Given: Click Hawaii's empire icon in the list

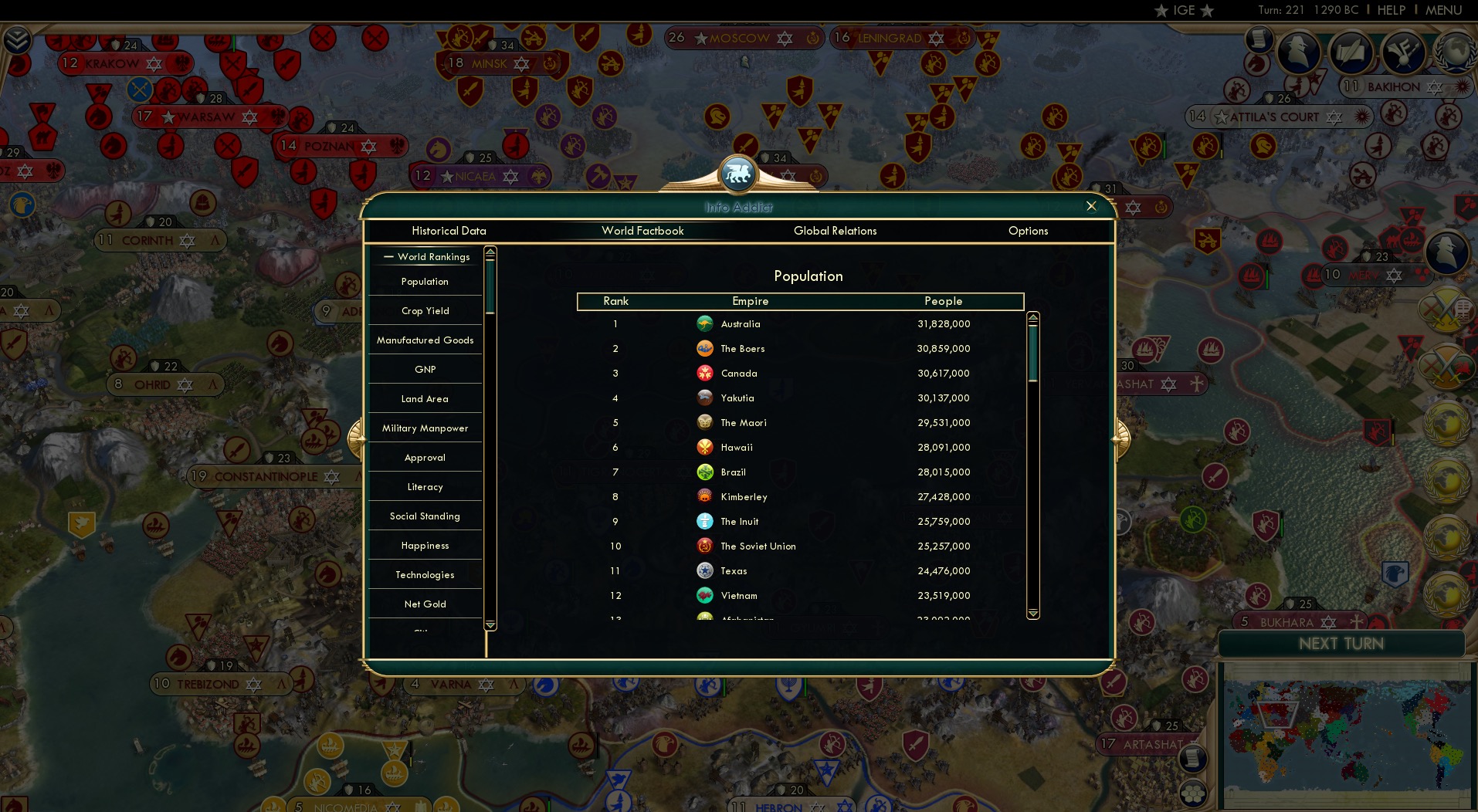Looking at the screenshot, I should point(705,447).
